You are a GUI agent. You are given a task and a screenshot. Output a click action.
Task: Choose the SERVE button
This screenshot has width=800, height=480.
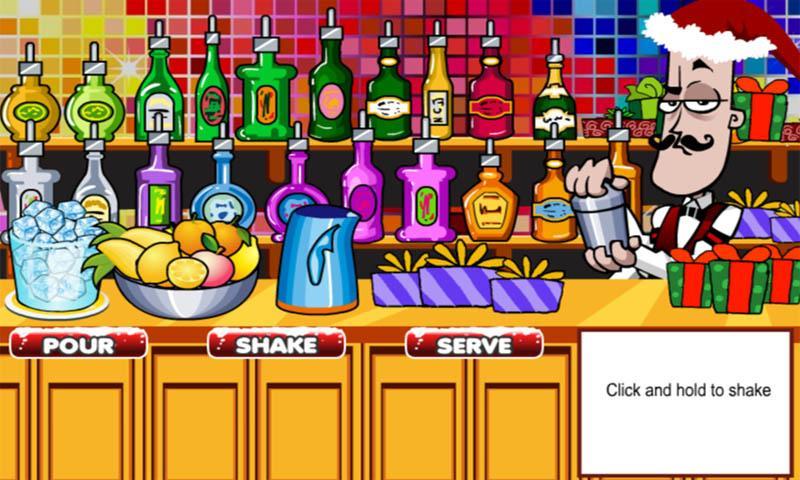point(474,345)
